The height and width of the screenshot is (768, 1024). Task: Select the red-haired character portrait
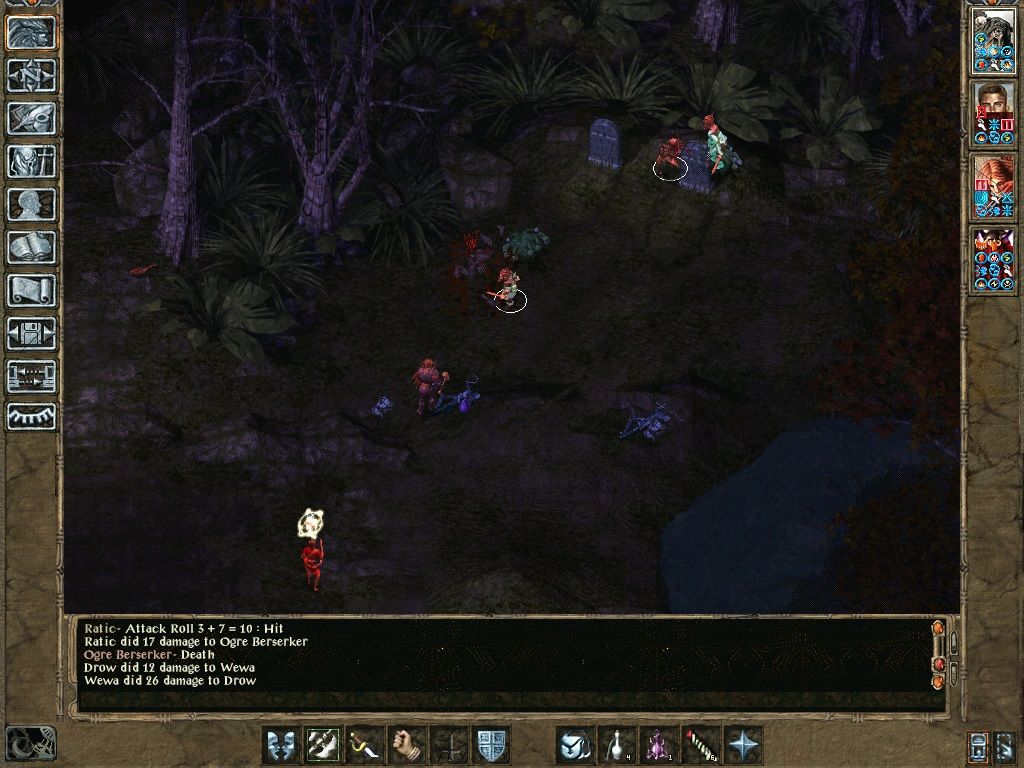(x=994, y=187)
